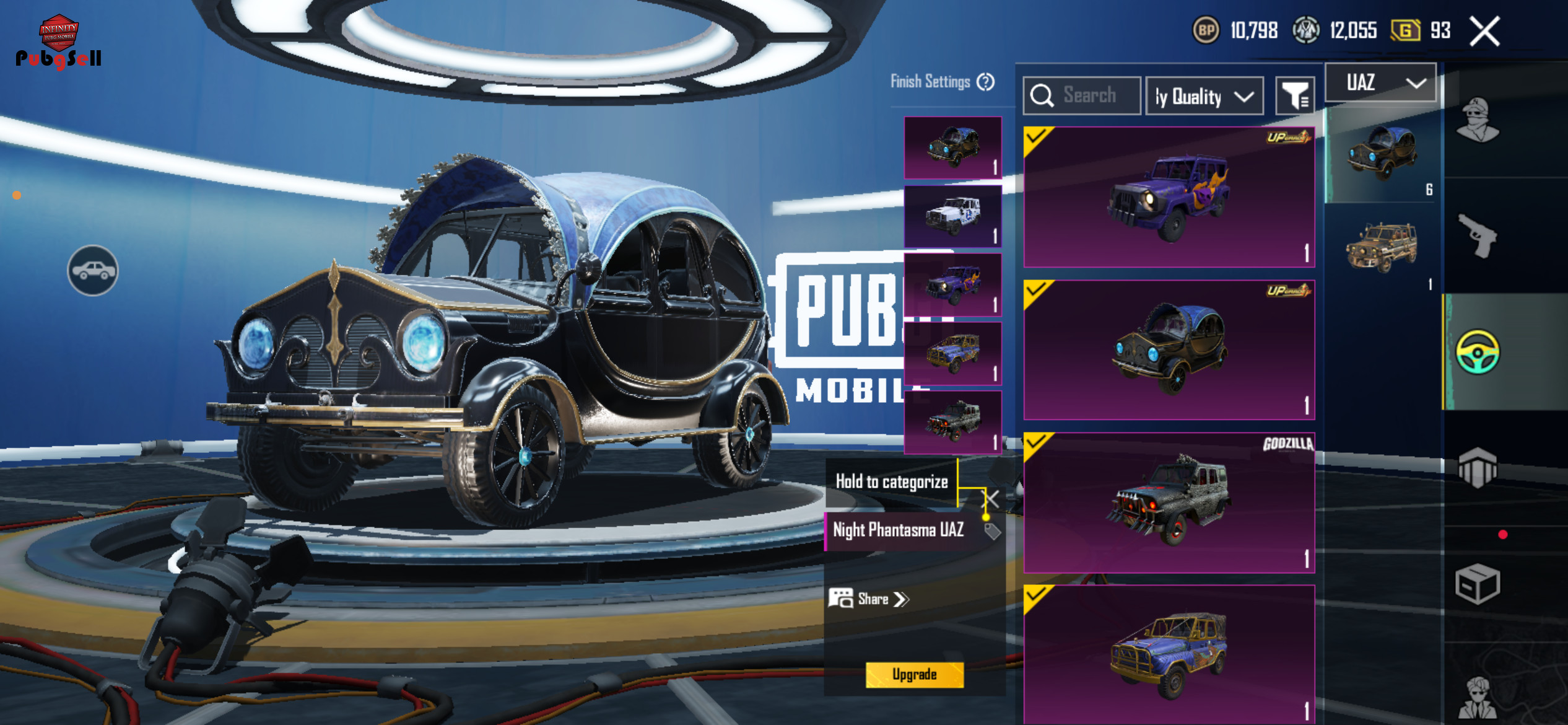Dismiss the Hold to categorize tooltip

click(992, 498)
